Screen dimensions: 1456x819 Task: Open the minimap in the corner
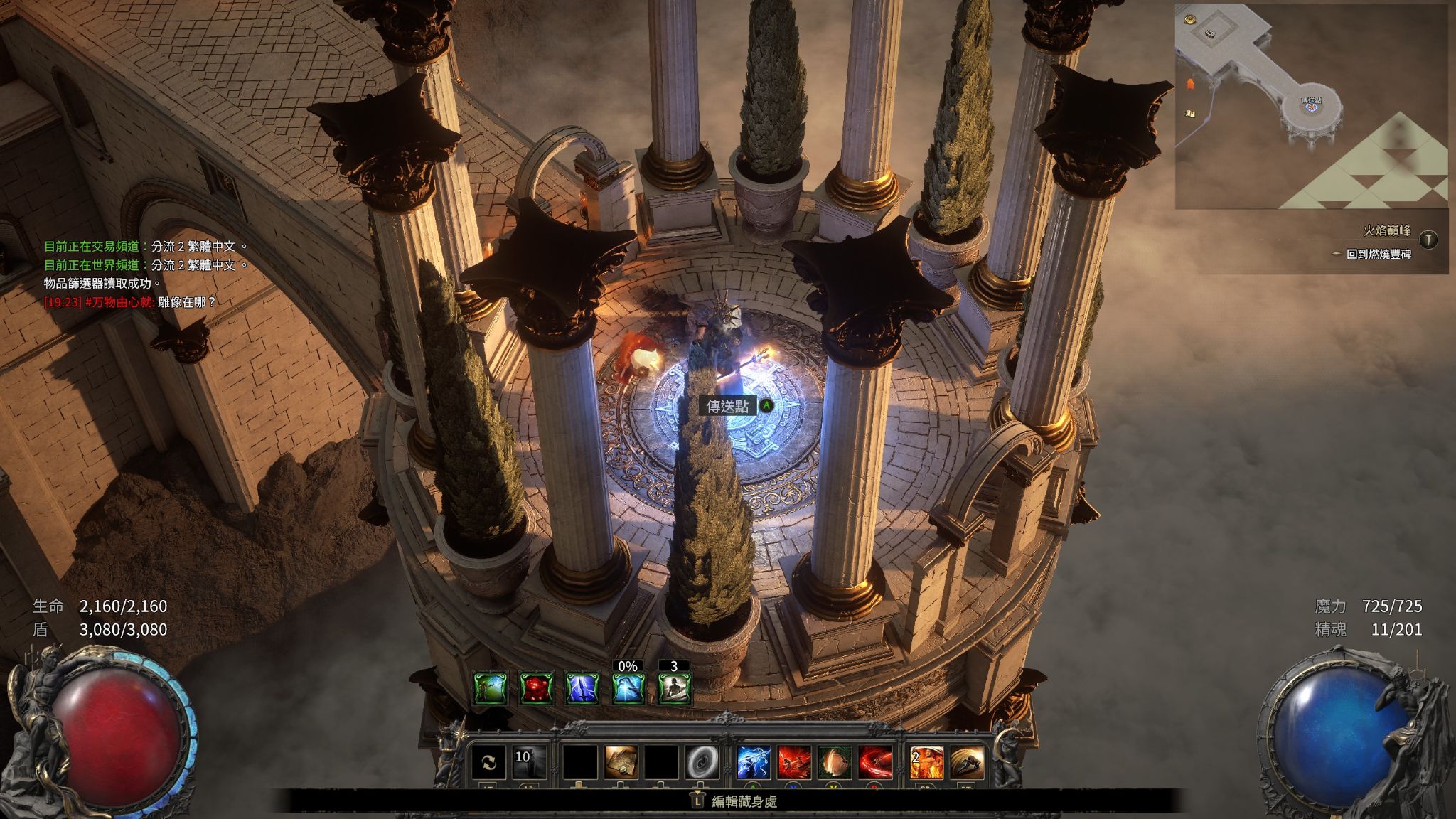pyautogui.click(x=1311, y=105)
